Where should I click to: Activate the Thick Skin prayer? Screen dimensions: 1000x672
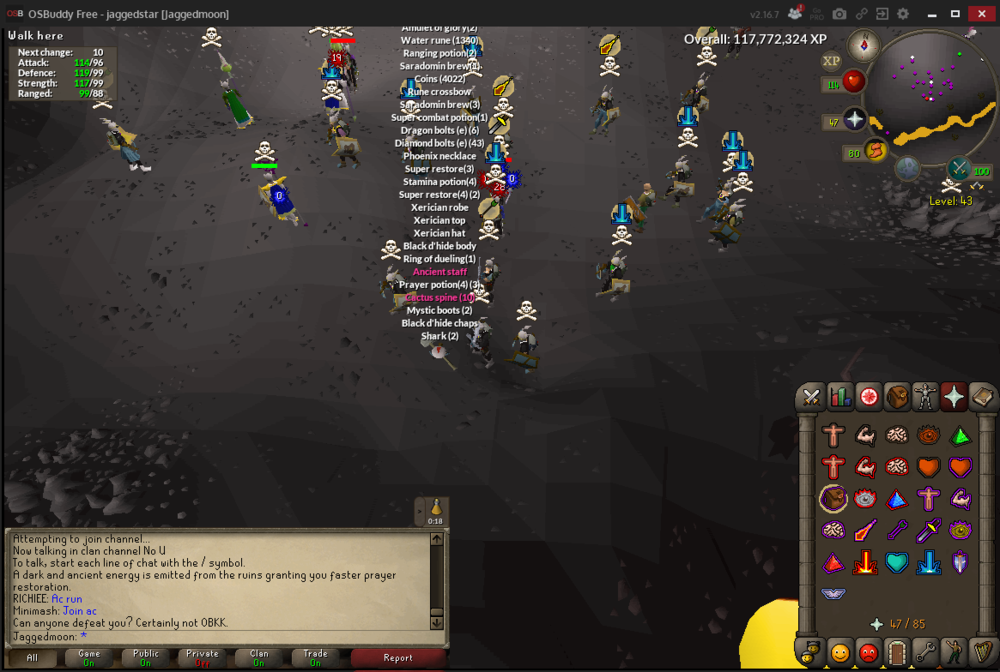tap(832, 436)
